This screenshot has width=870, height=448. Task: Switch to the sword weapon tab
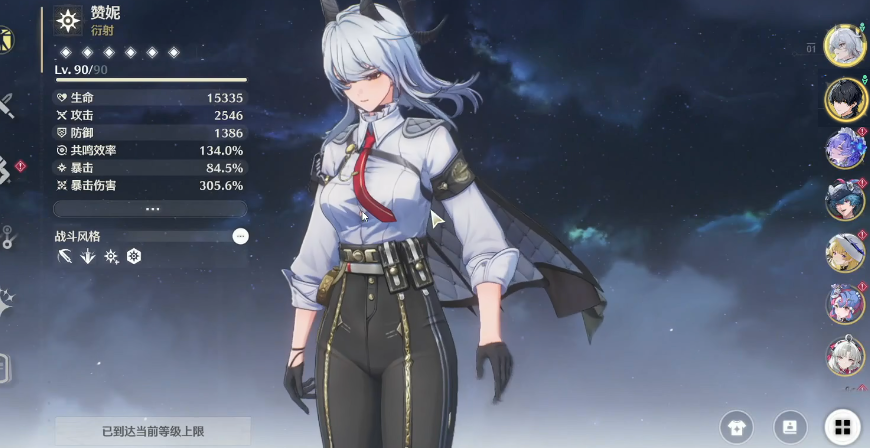pyautogui.click(x=6, y=105)
